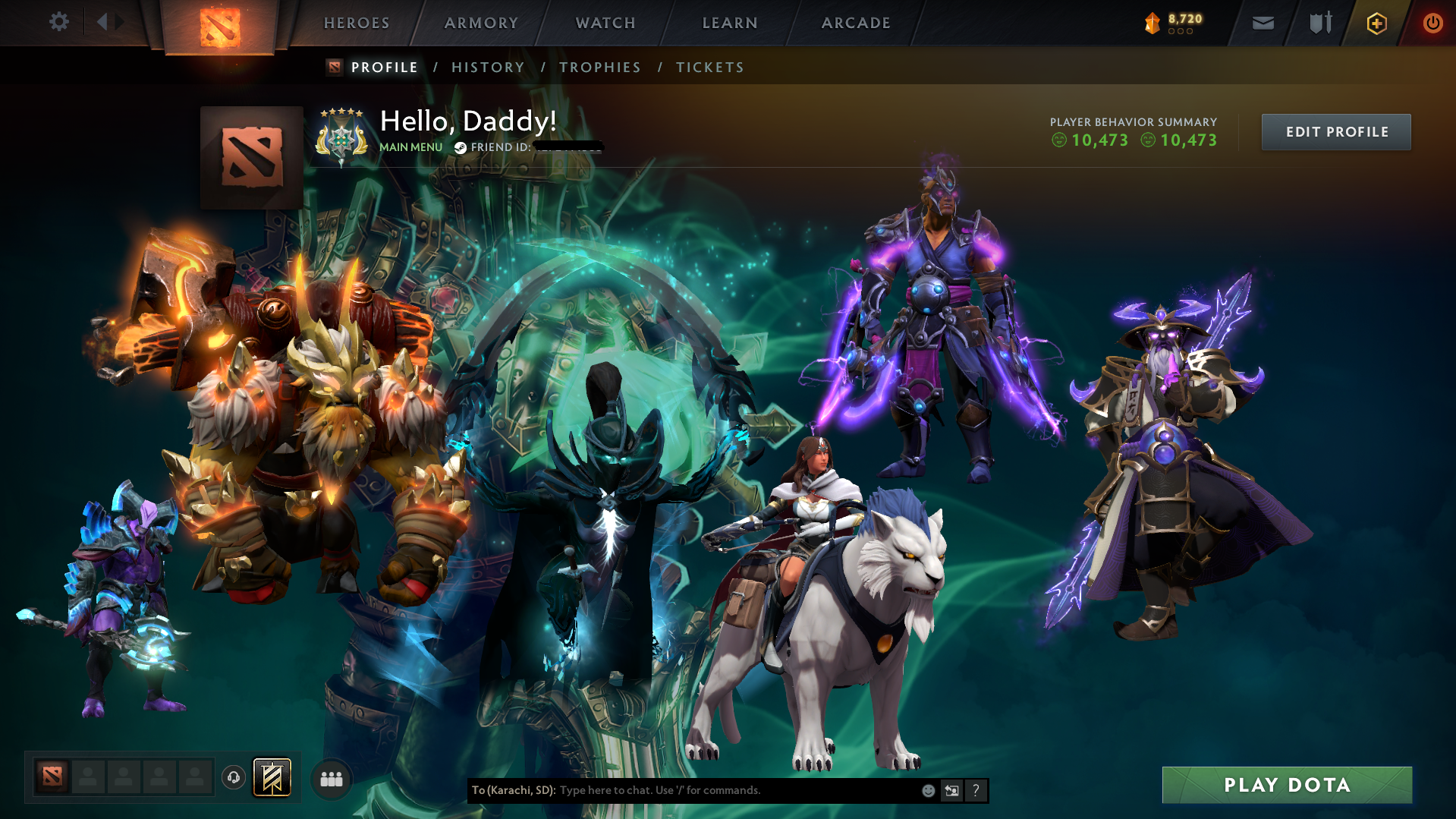Screen dimensions: 1456x819
Task: Open the settings gear icon
Action: (x=59, y=22)
